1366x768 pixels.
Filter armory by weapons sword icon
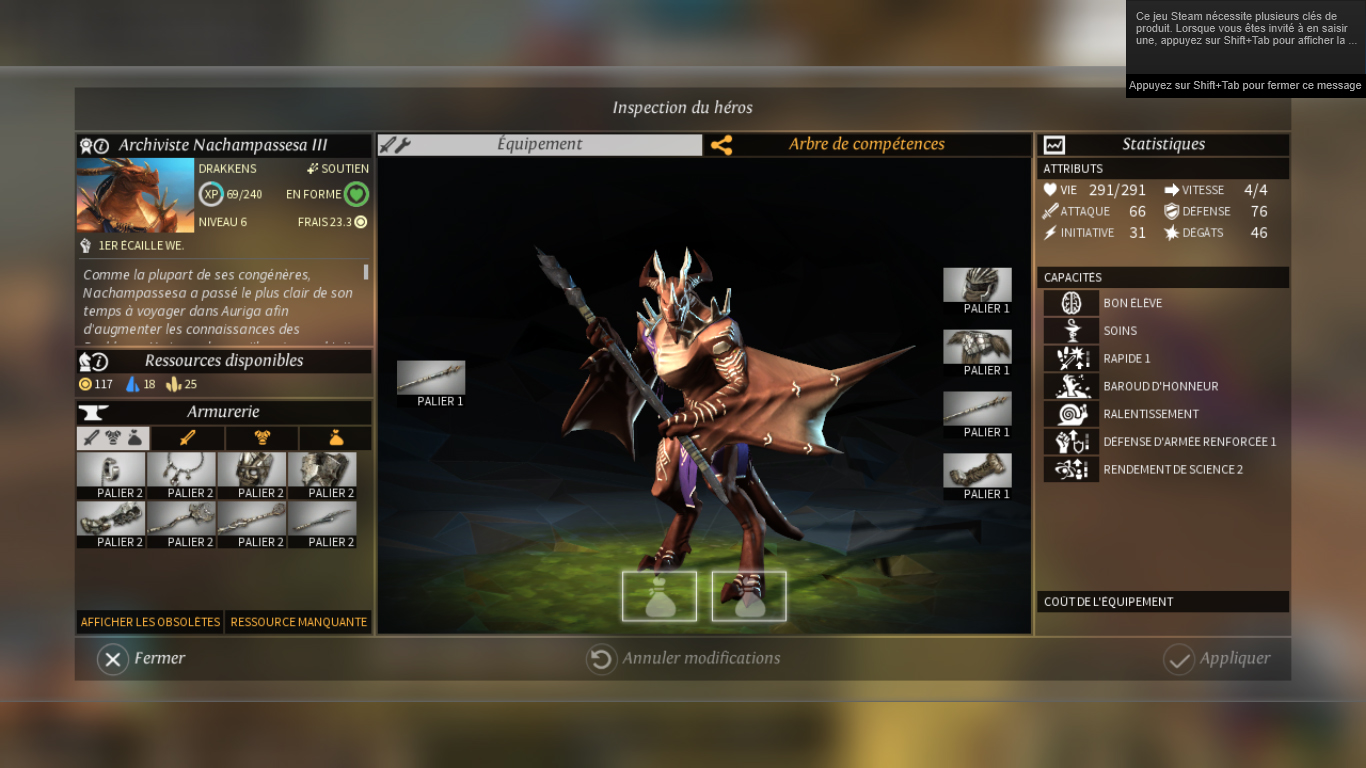coord(187,438)
